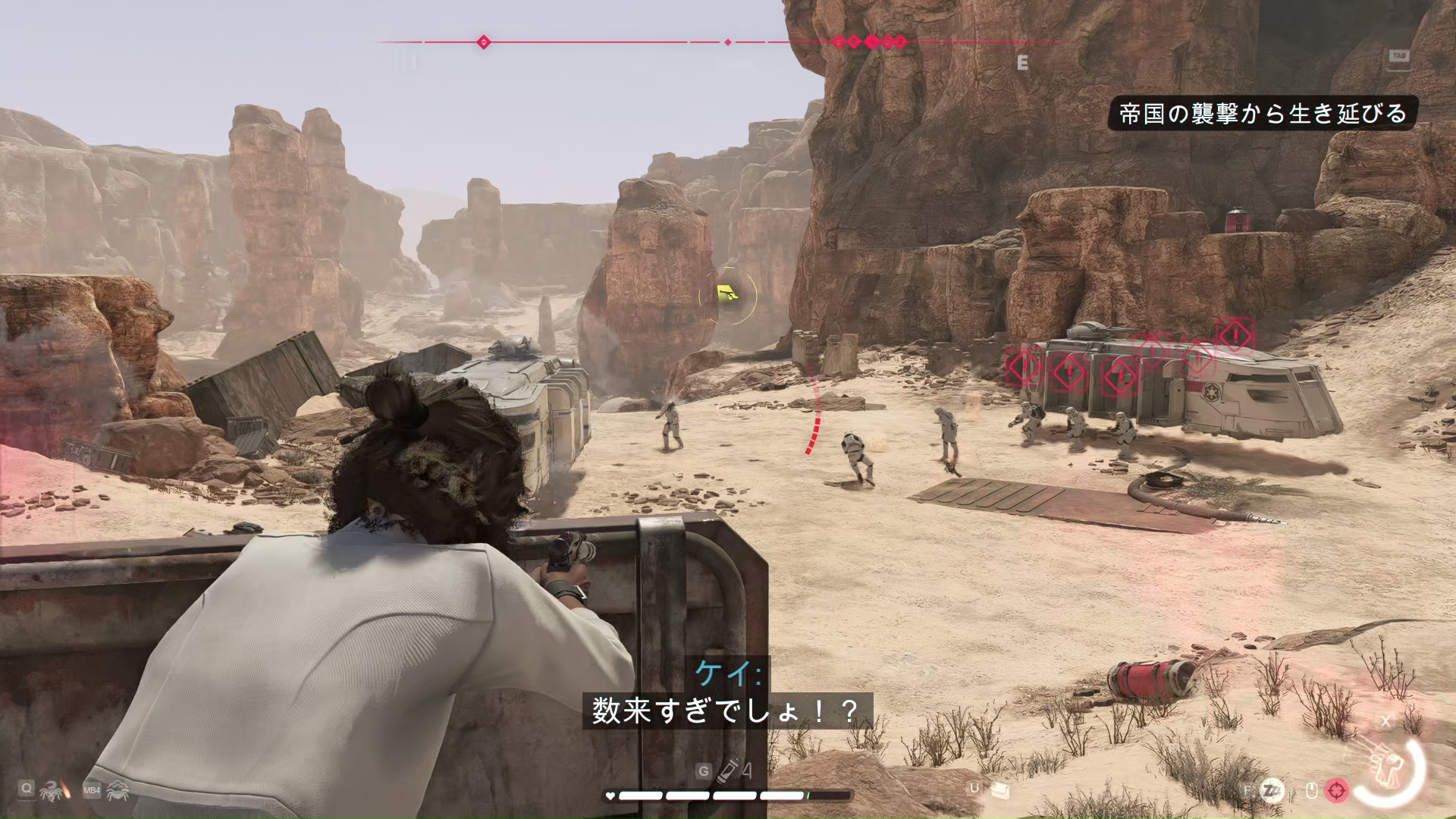The height and width of the screenshot is (819, 1456).
Task: Select the bacta vial healing item icon
Action: coord(729,770)
